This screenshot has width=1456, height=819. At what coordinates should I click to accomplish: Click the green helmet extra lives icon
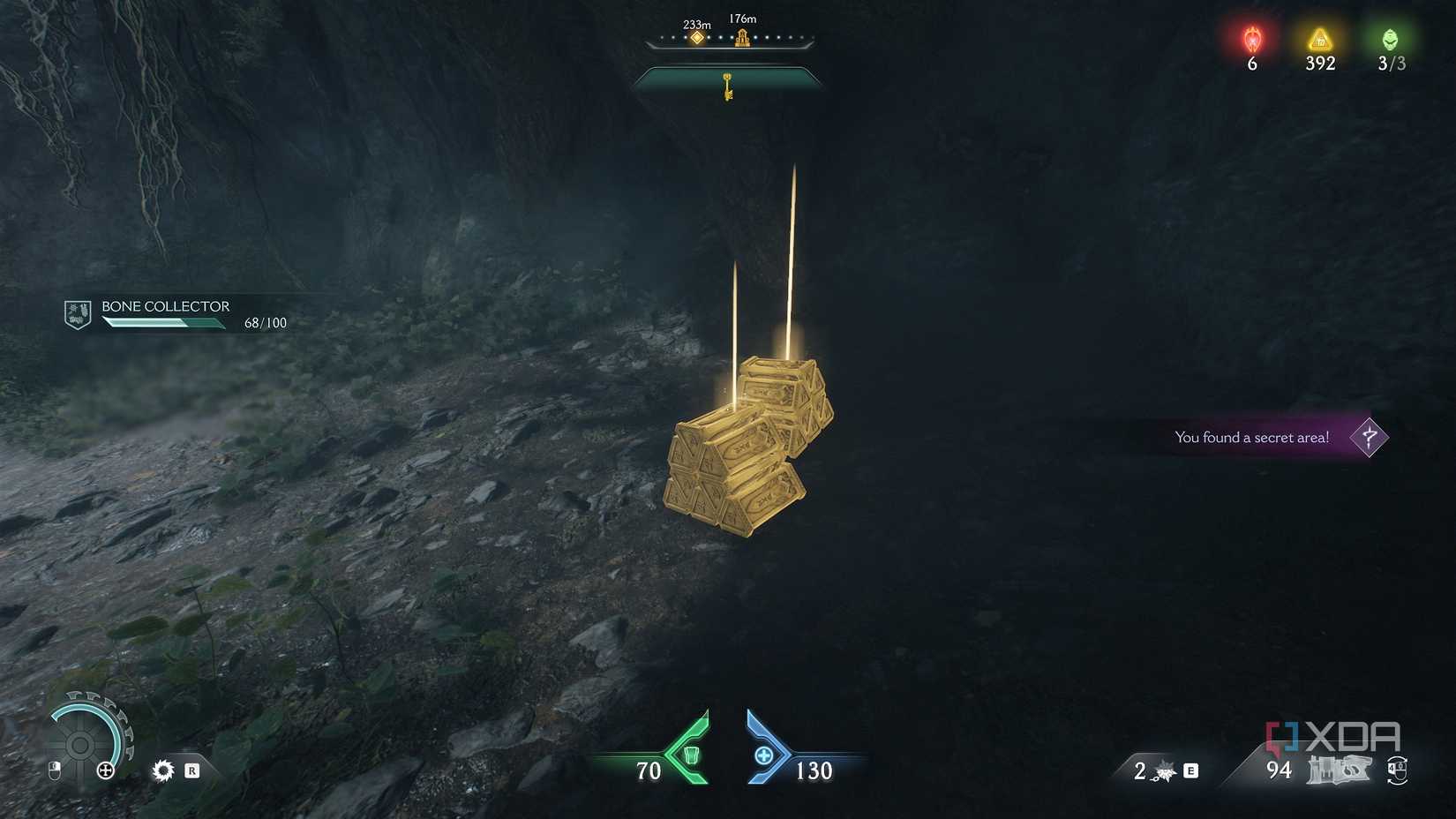coord(1390,40)
